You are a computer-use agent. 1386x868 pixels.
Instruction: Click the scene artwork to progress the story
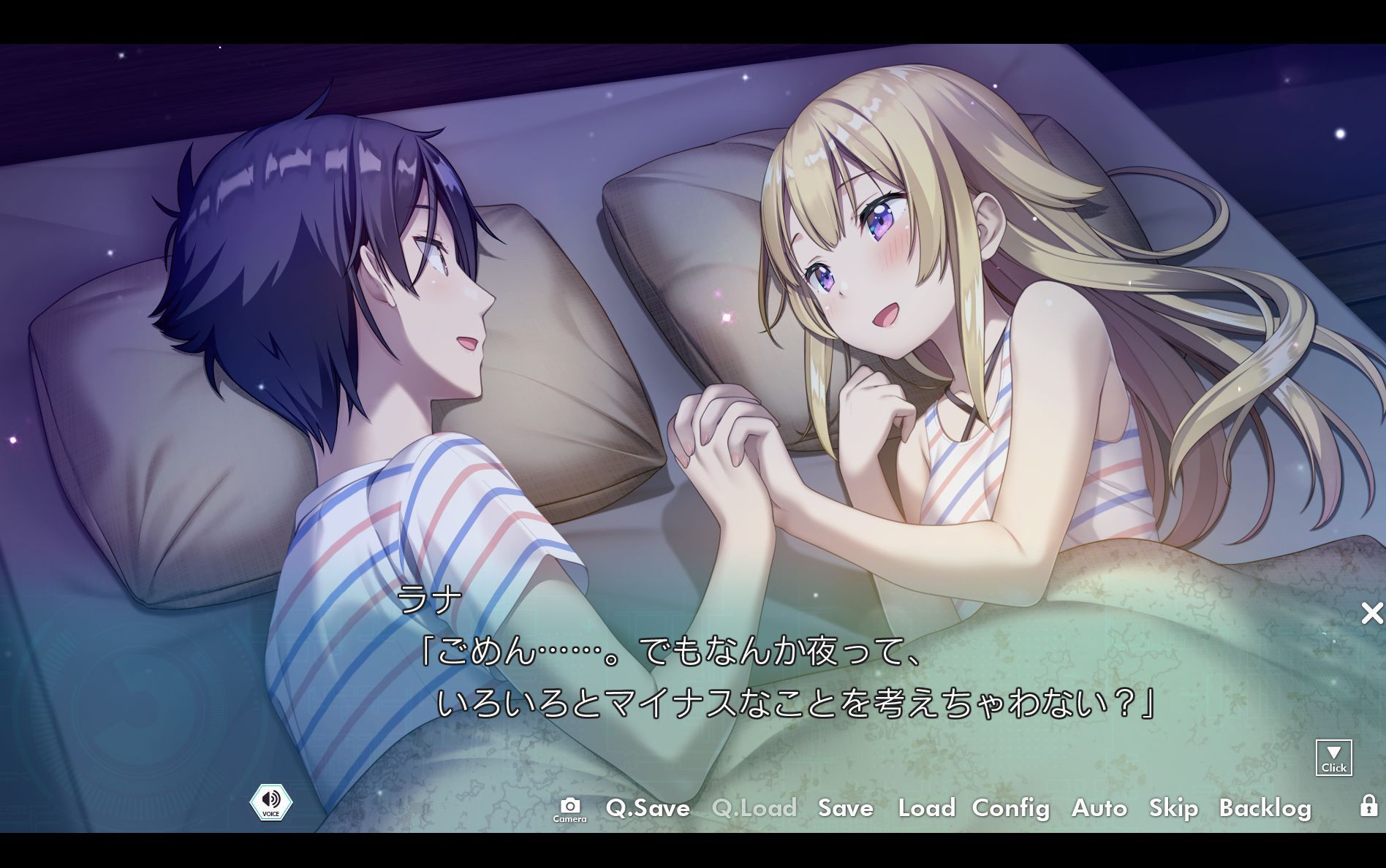(694, 292)
